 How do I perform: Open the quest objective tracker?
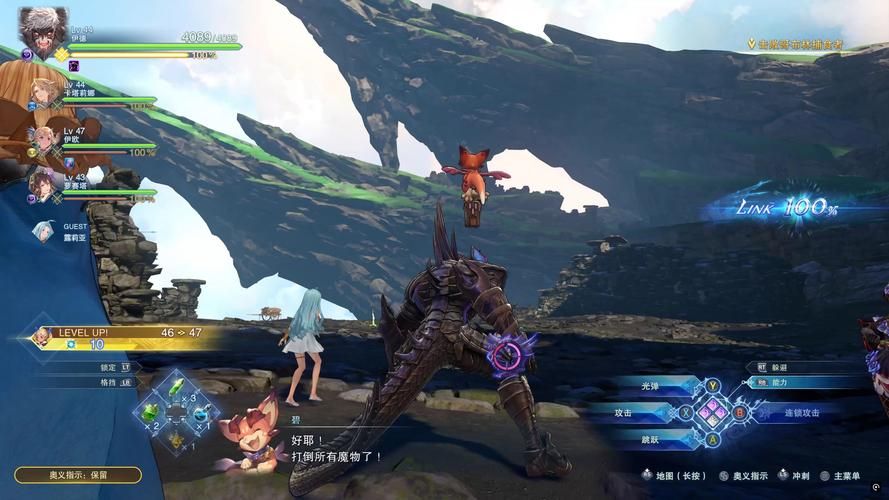click(795, 45)
